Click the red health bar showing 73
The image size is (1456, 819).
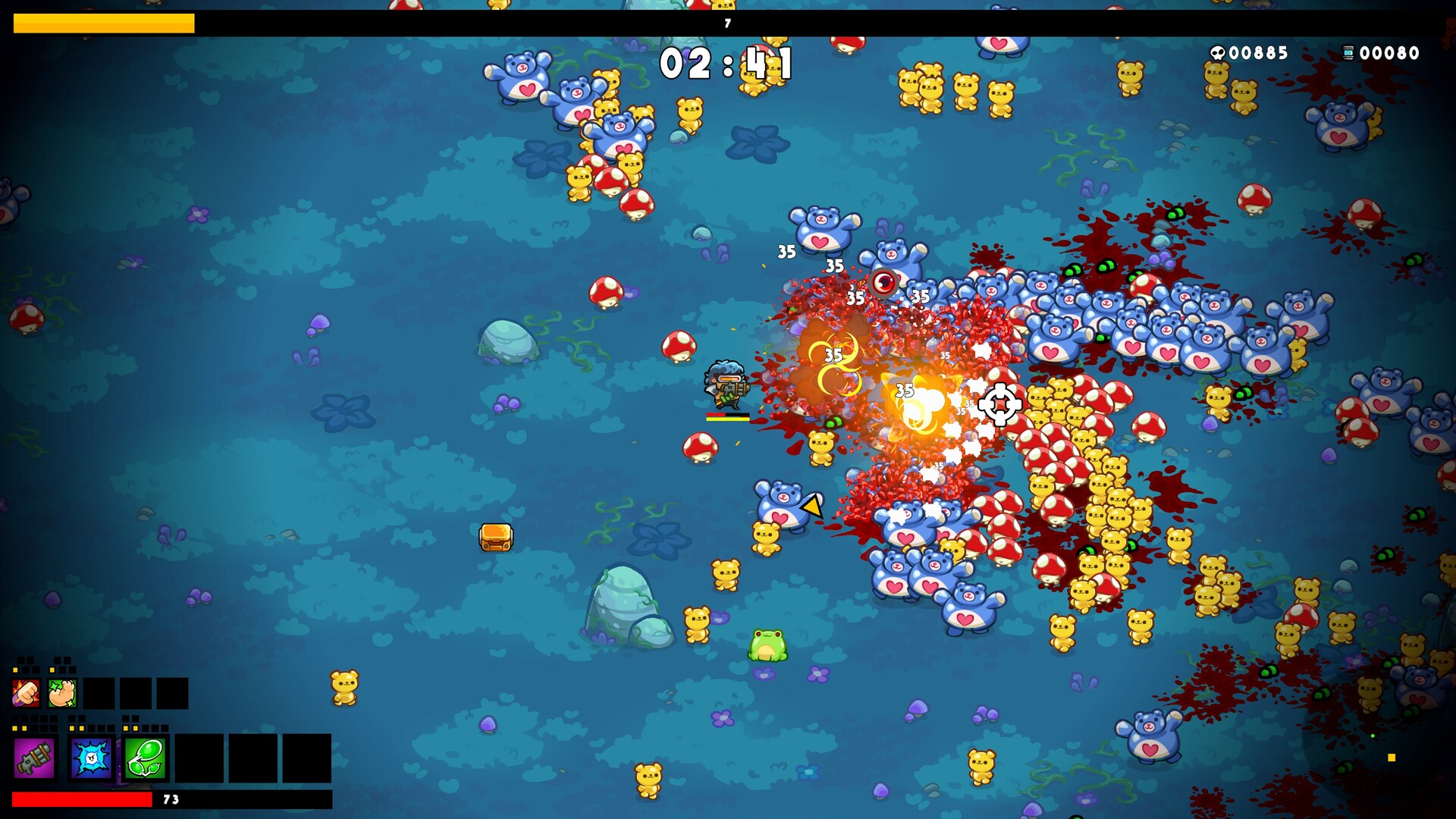83,798
